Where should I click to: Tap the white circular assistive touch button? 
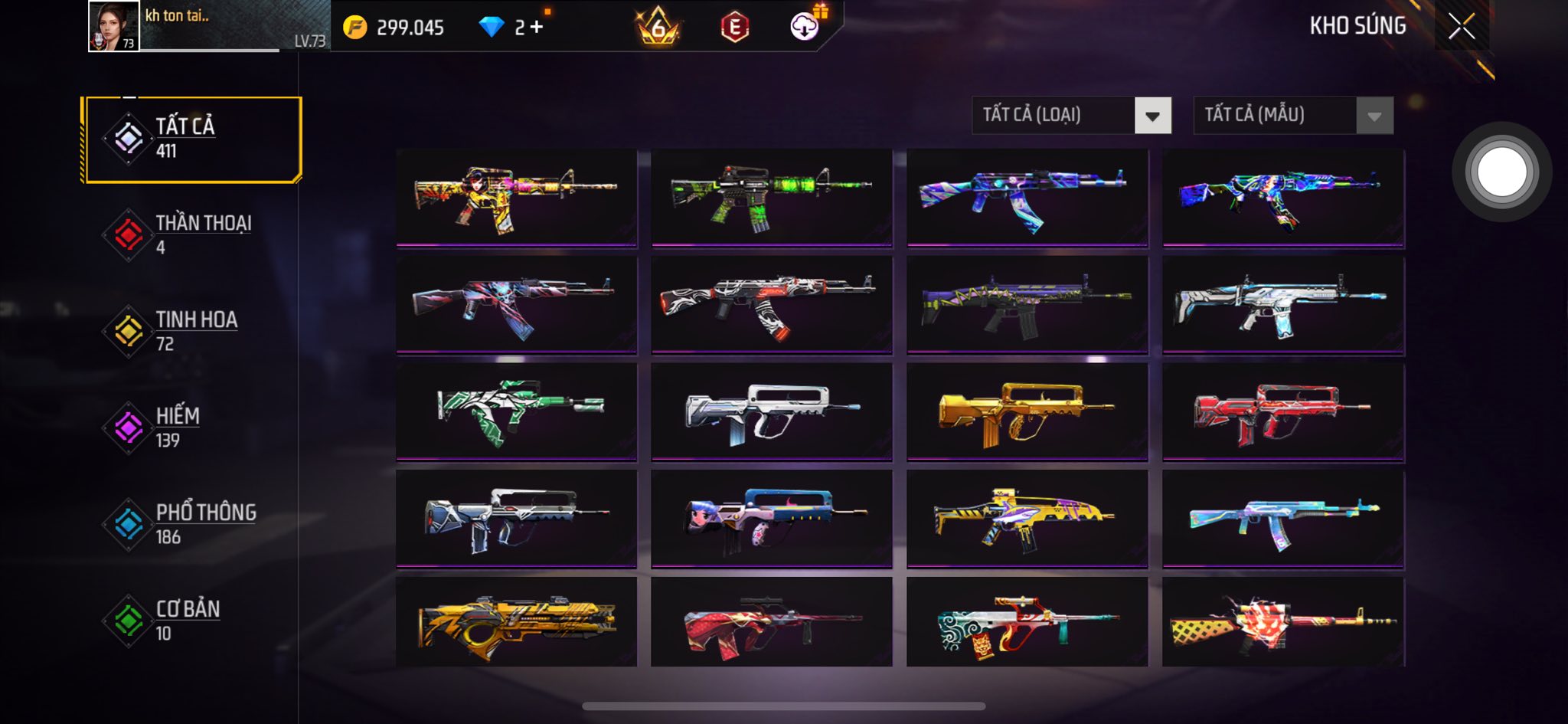pyautogui.click(x=1501, y=172)
